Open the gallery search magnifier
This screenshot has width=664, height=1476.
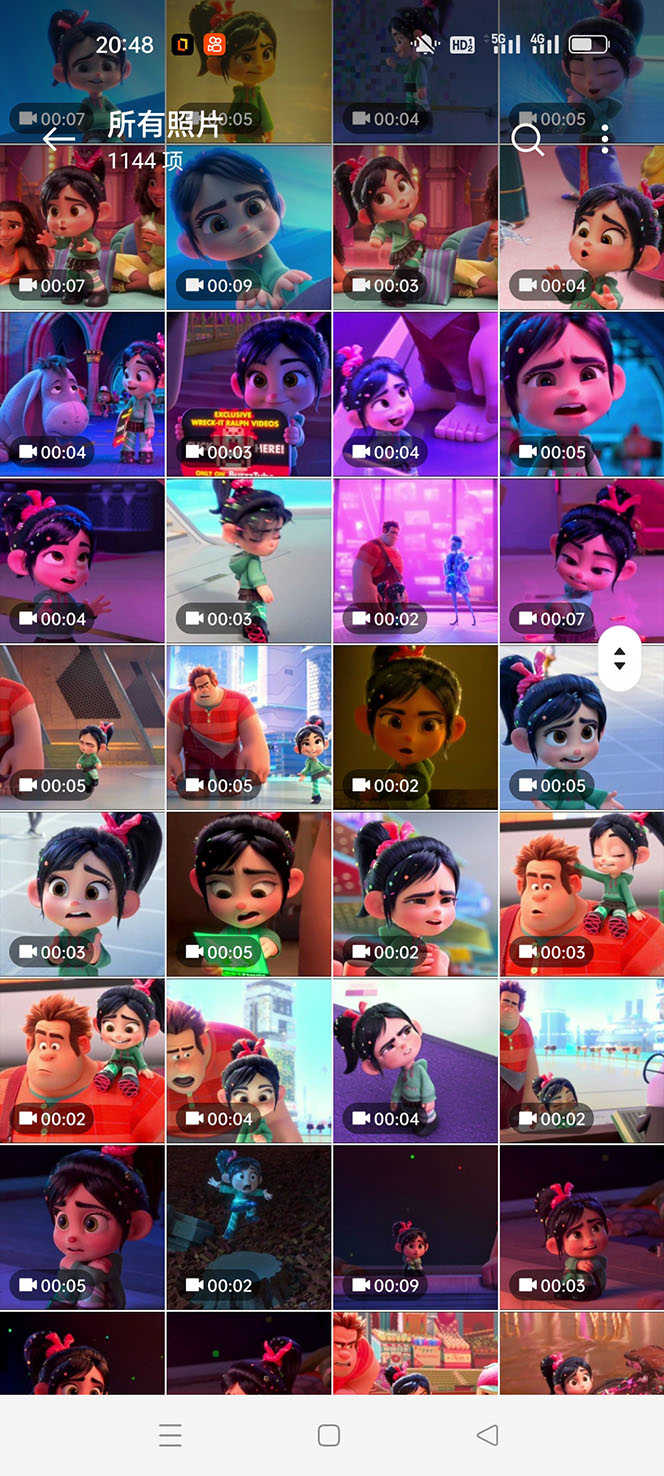pyautogui.click(x=527, y=139)
